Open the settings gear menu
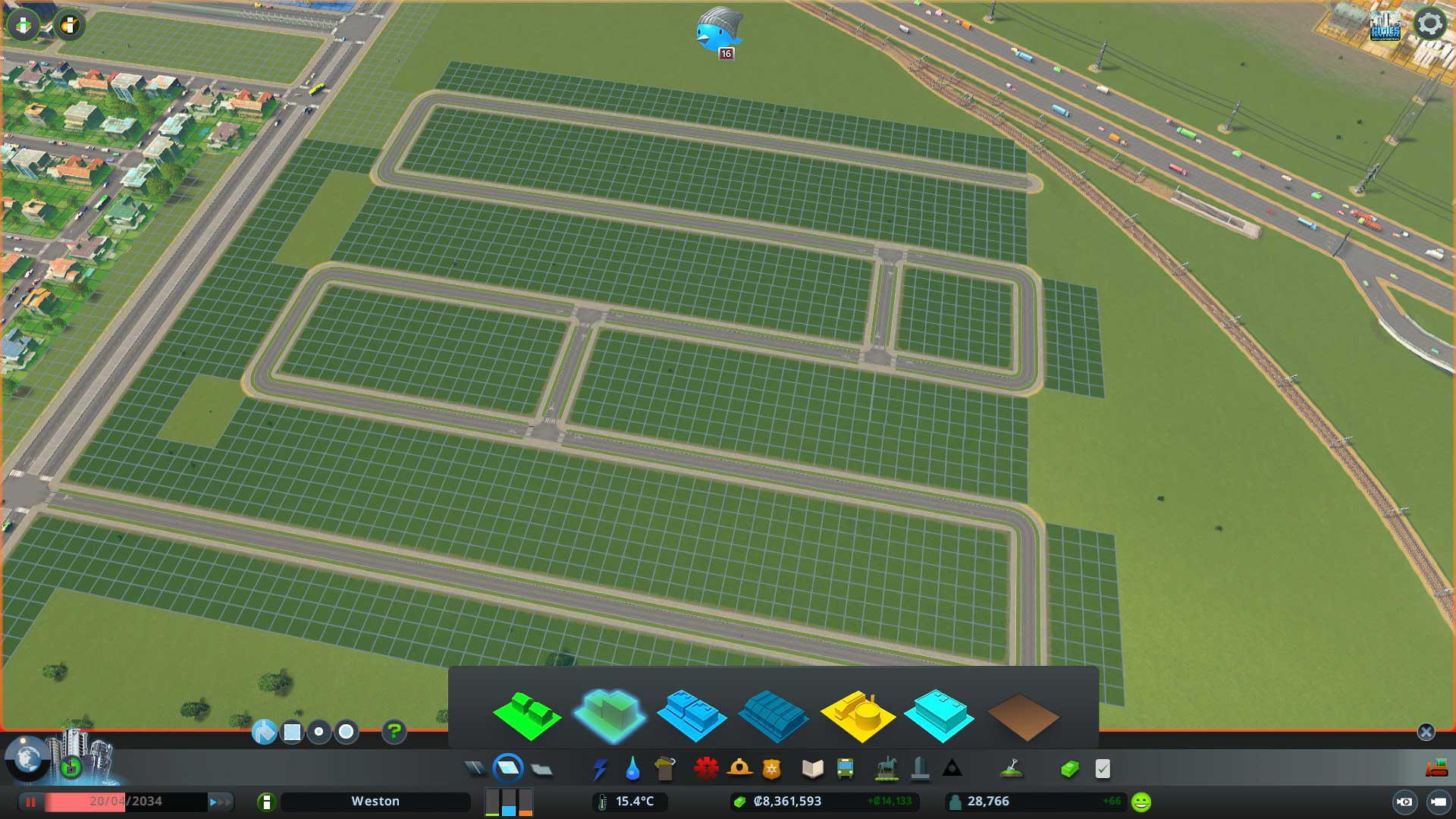The width and height of the screenshot is (1456, 819). click(1430, 24)
